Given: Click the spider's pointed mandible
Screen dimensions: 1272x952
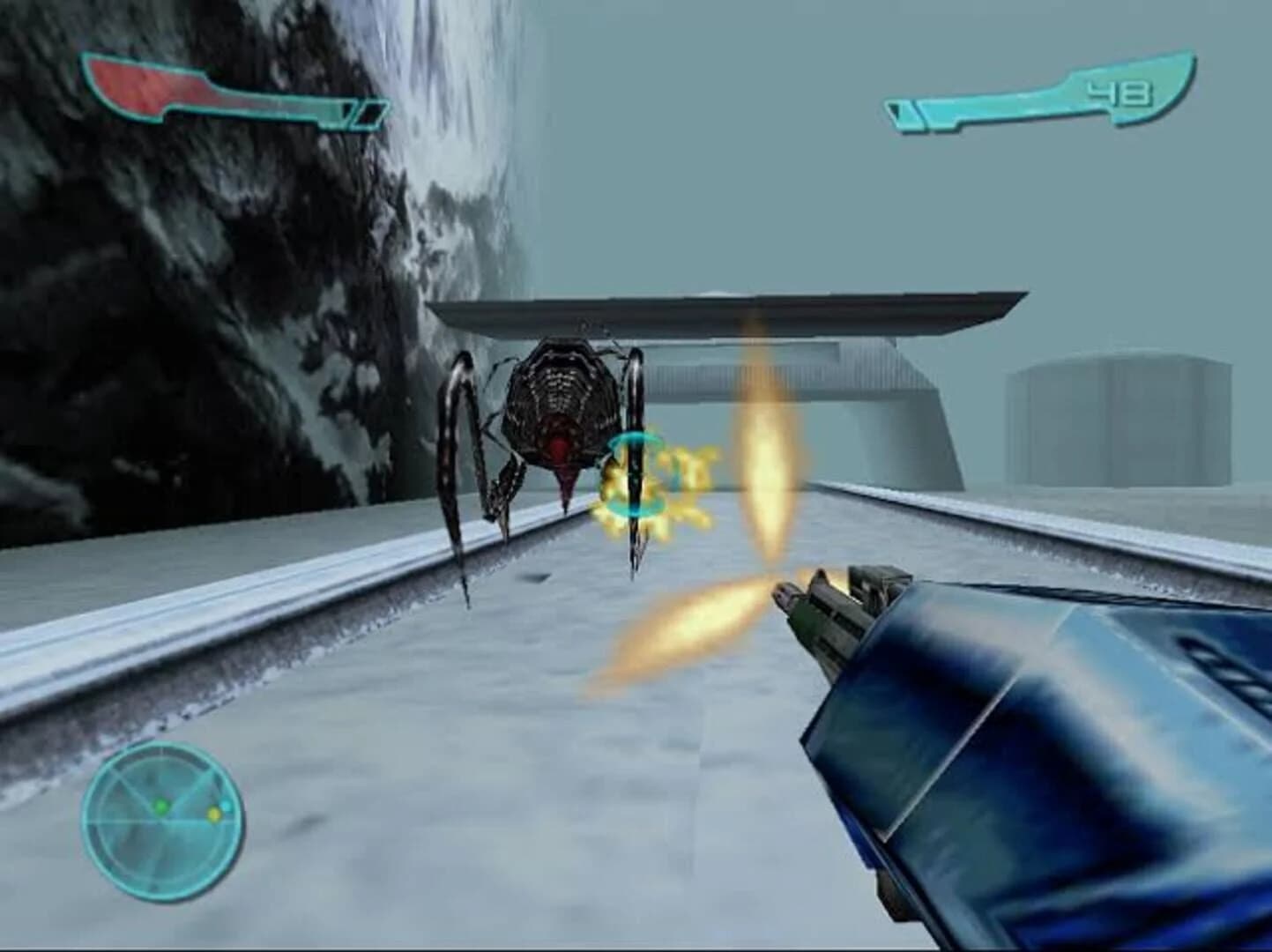Looking at the screenshot, I should pos(564,489).
